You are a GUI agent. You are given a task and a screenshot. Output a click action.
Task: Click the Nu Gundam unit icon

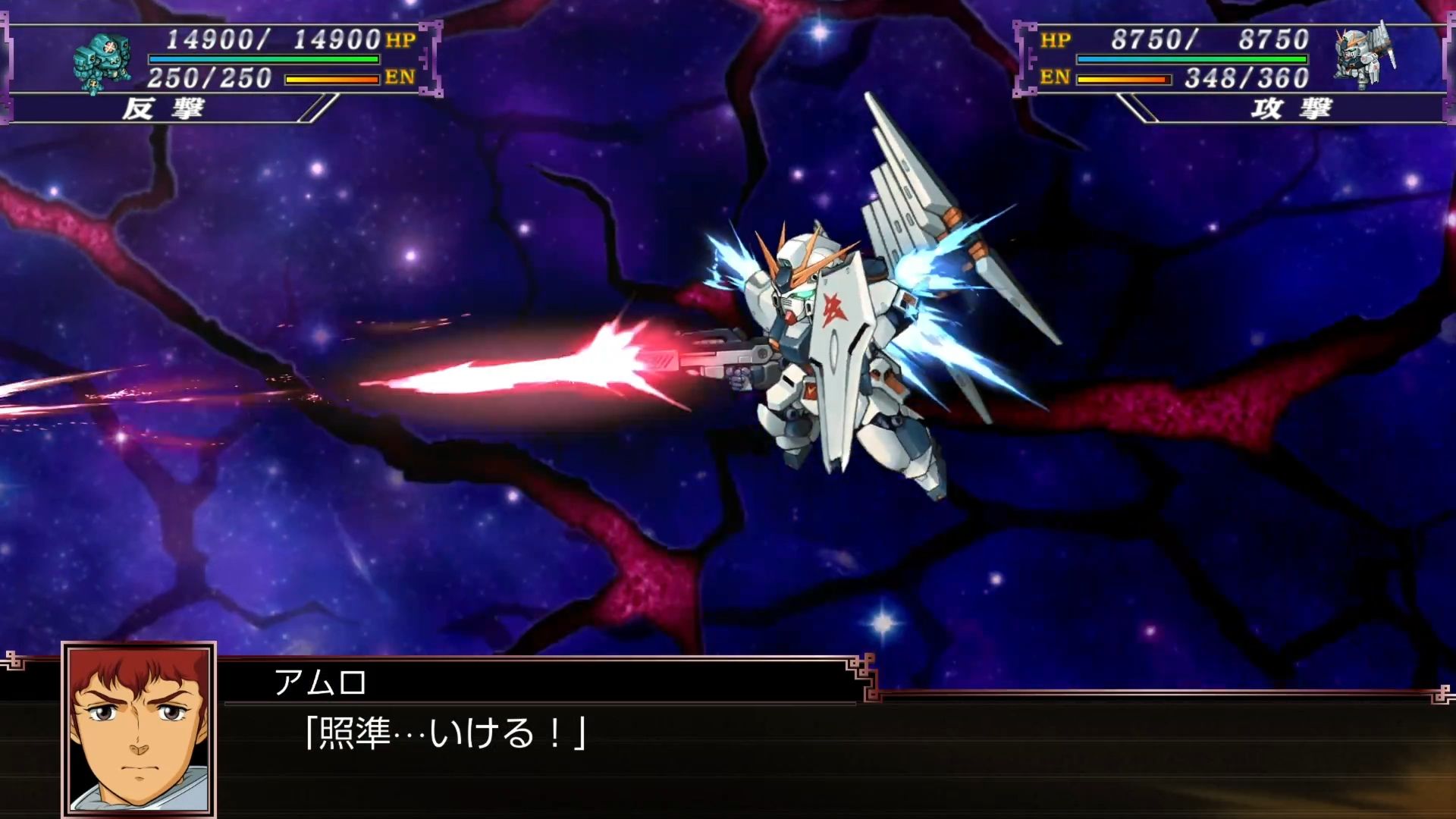1364,56
